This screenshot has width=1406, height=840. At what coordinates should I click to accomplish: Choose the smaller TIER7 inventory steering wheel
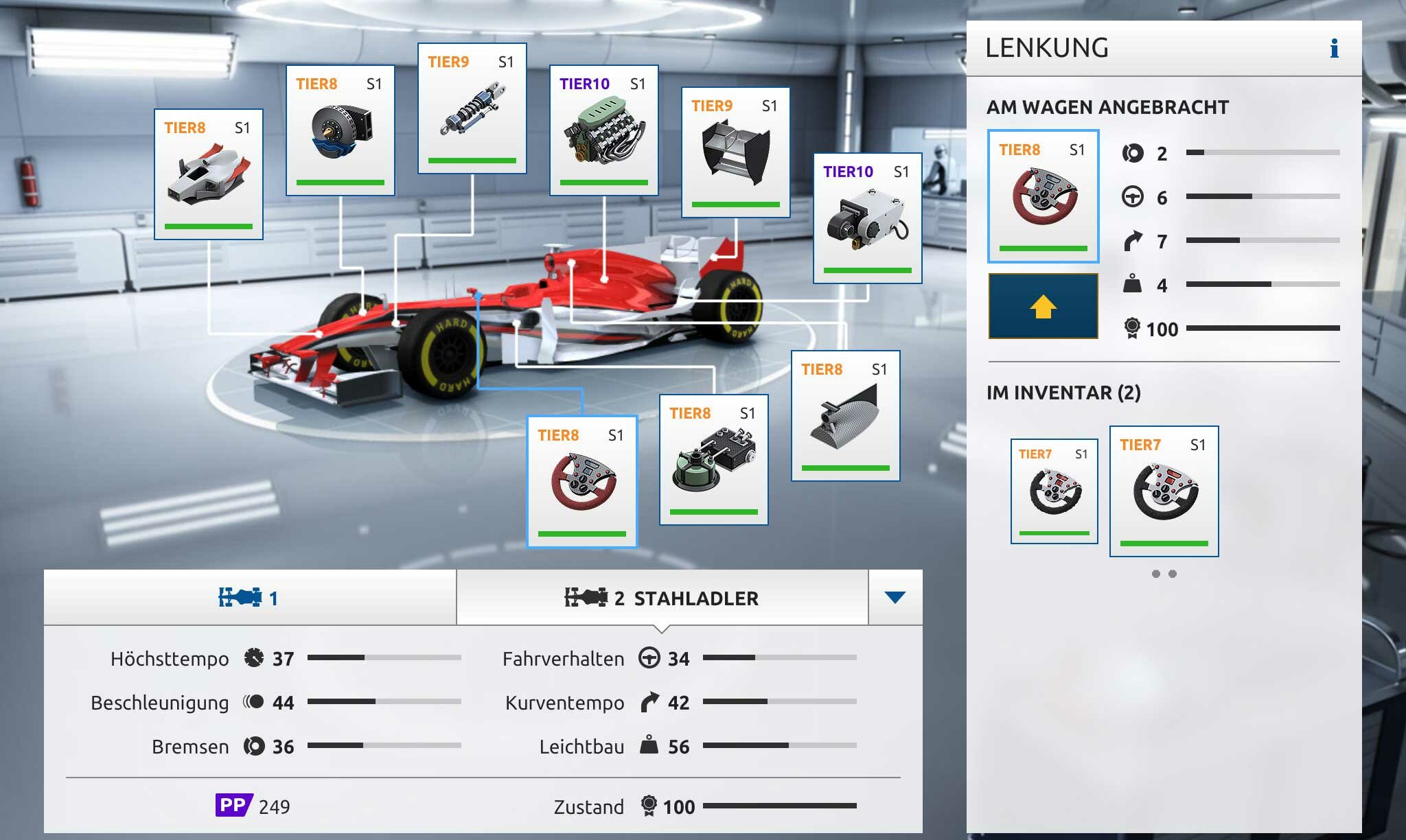(1054, 491)
